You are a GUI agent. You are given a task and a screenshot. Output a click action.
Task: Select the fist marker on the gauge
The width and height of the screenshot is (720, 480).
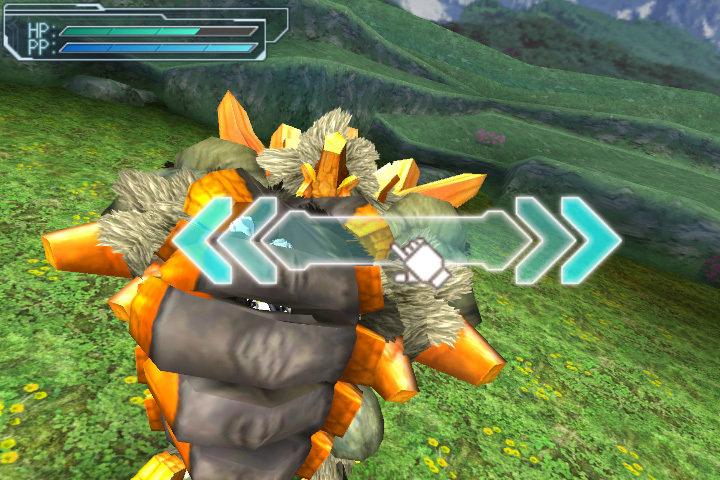coord(419,262)
